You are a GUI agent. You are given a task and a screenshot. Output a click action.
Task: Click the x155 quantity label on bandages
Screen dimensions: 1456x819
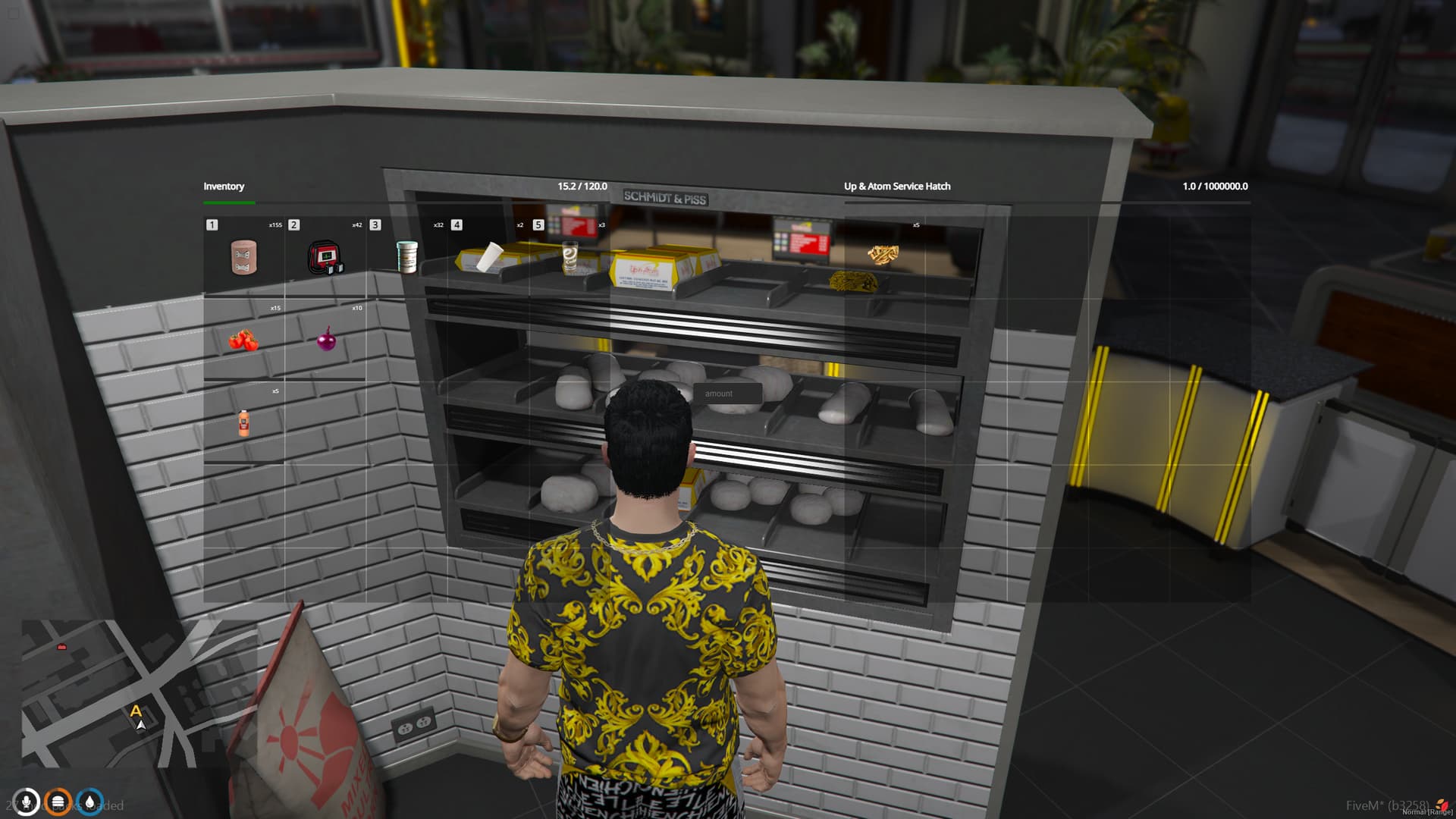(x=275, y=224)
